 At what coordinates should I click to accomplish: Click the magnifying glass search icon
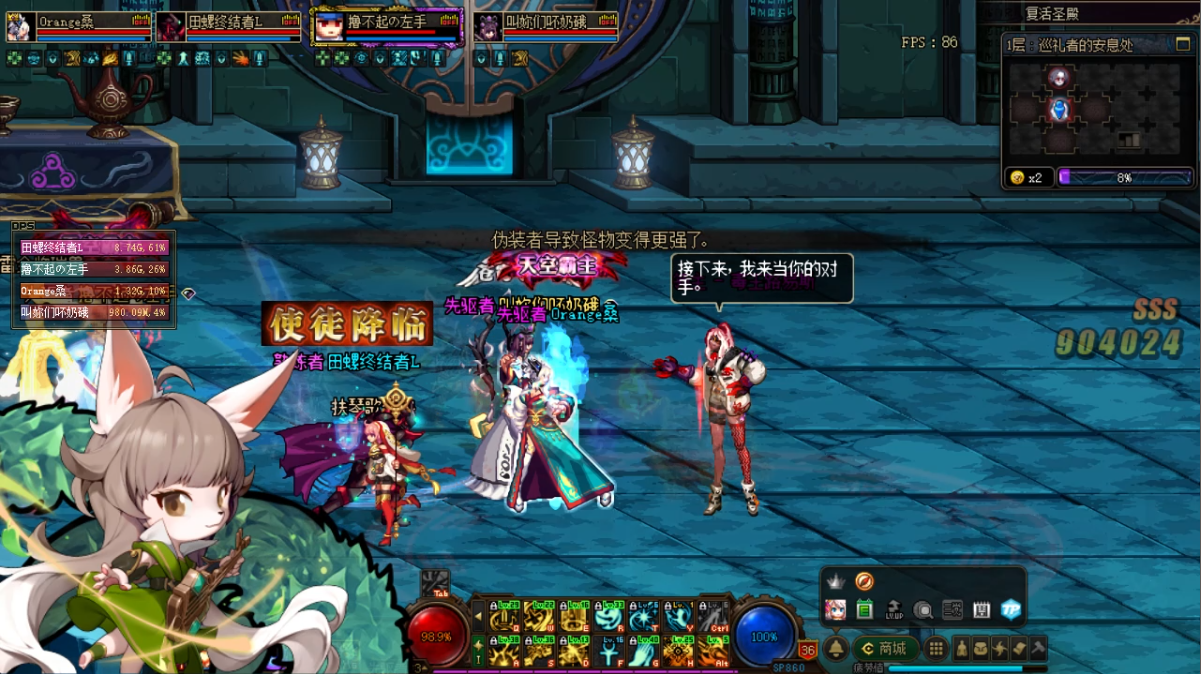point(923,609)
